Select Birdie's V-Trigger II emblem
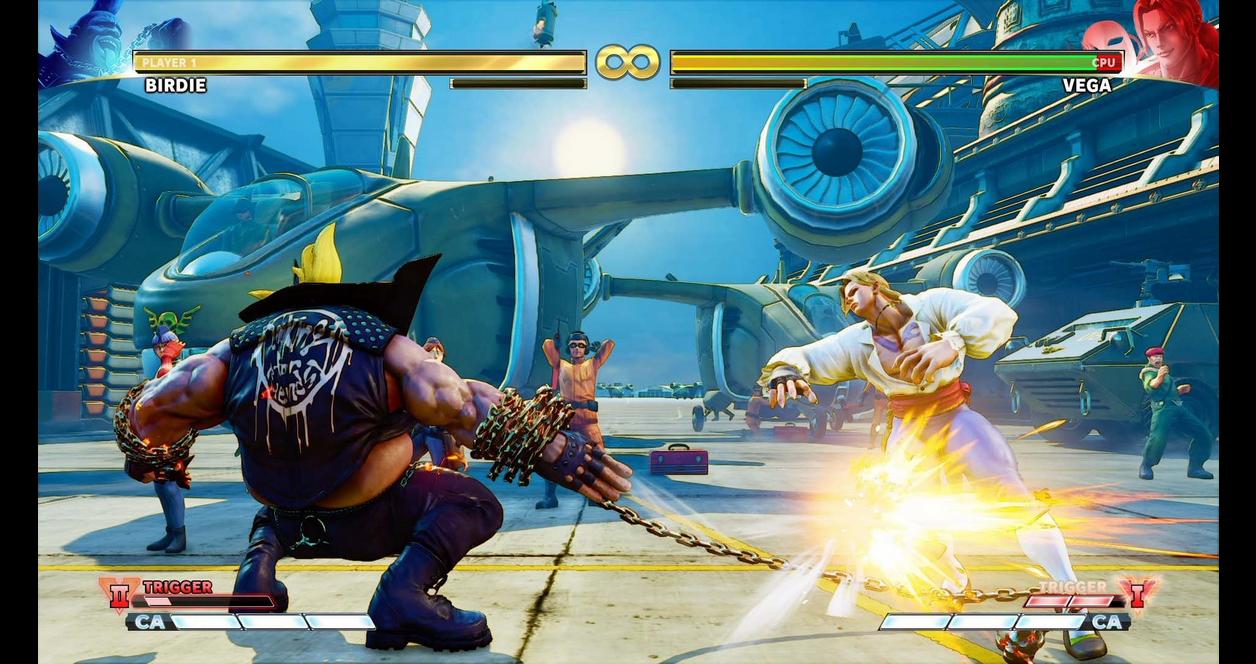 pos(119,594)
